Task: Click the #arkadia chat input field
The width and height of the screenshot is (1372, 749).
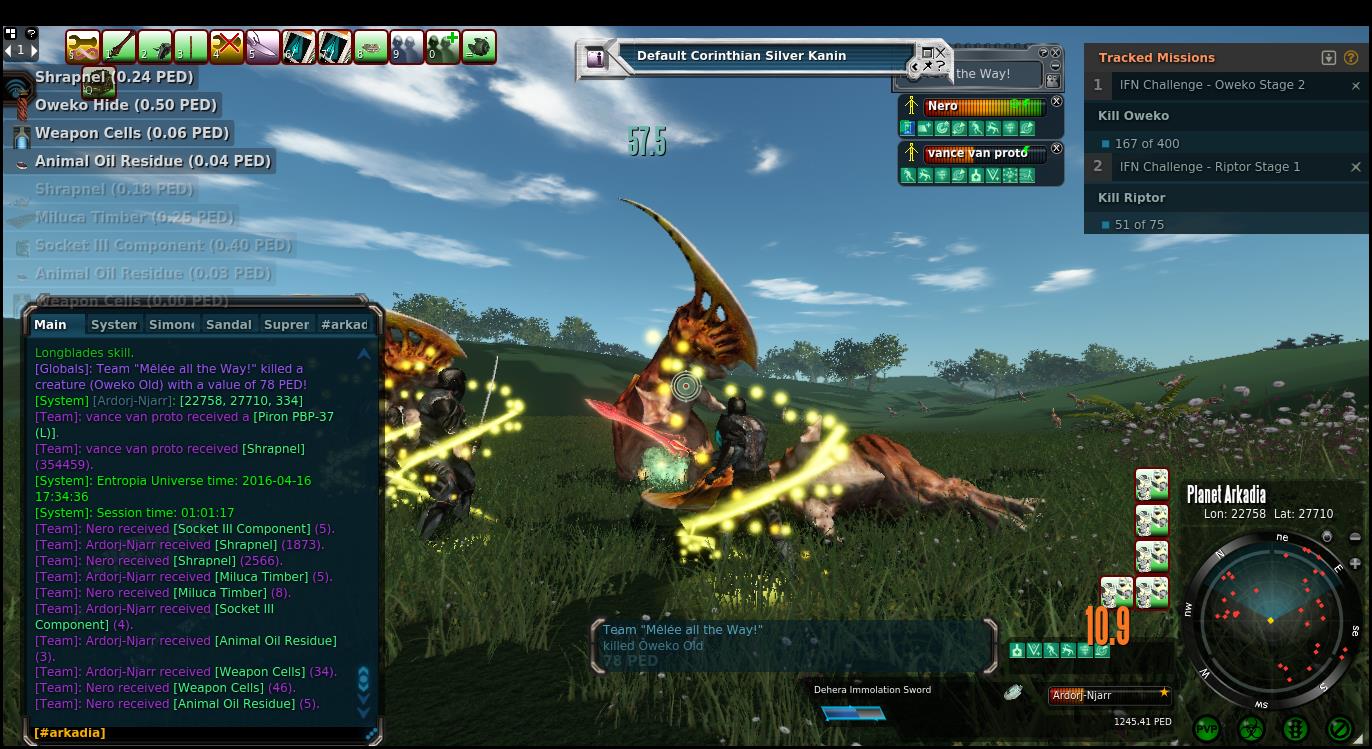Action: point(200,732)
